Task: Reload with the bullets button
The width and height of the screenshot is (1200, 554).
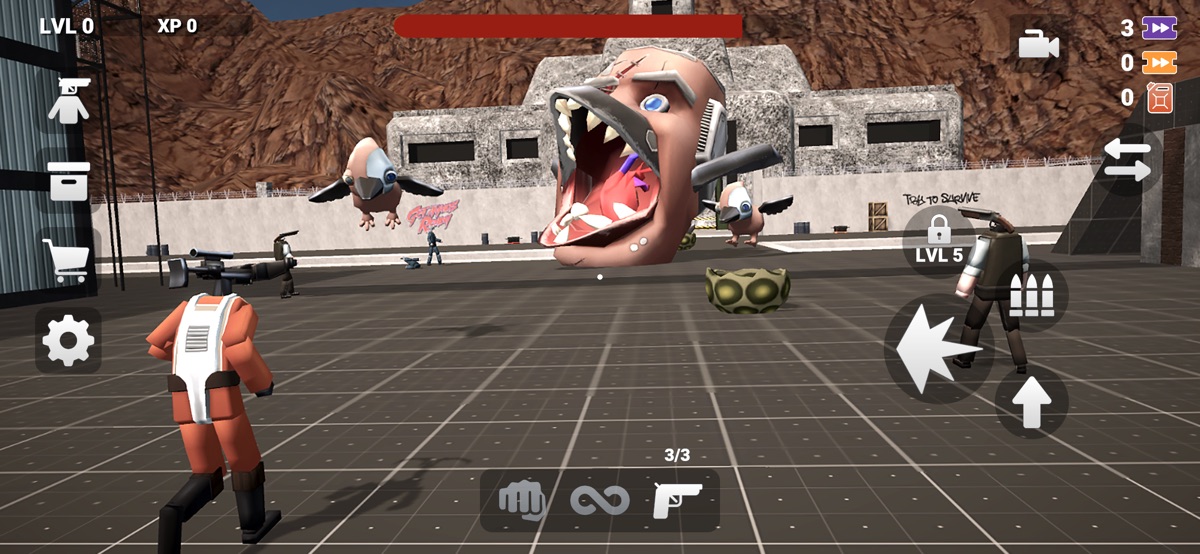Action: pyautogui.click(x=1031, y=296)
